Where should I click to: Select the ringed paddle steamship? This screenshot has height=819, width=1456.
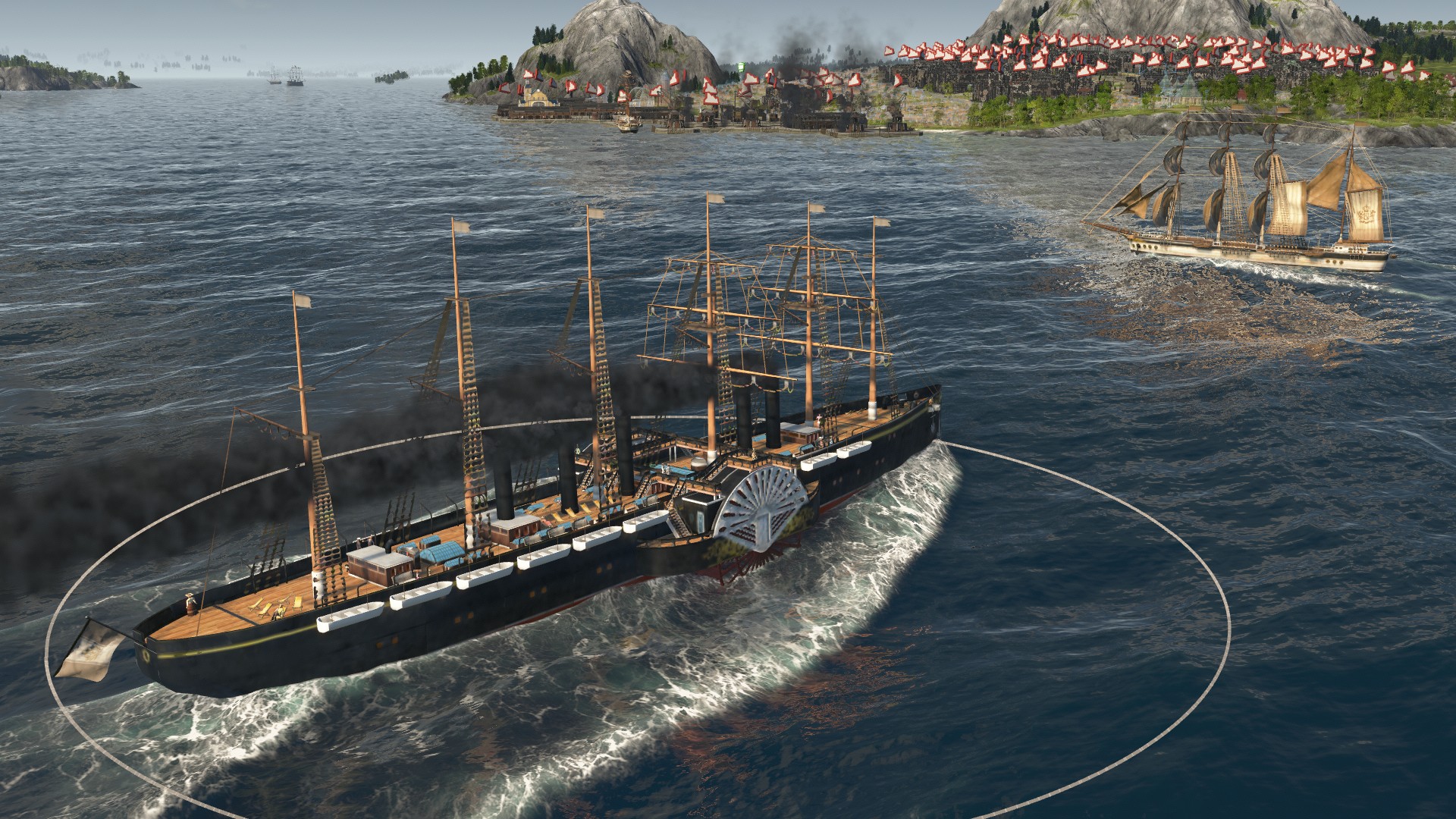tap(531, 561)
